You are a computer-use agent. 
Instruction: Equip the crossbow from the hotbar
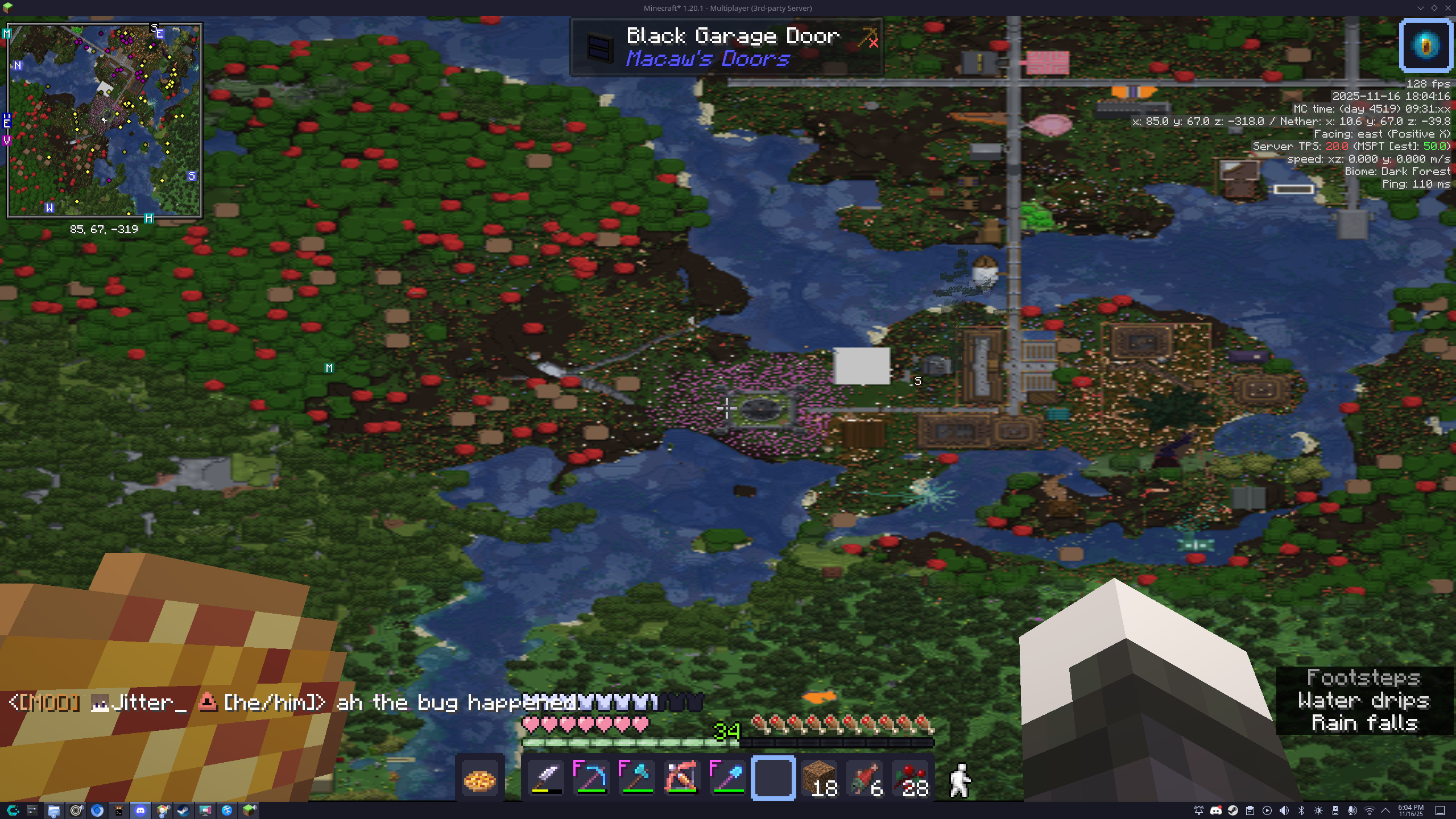682,778
